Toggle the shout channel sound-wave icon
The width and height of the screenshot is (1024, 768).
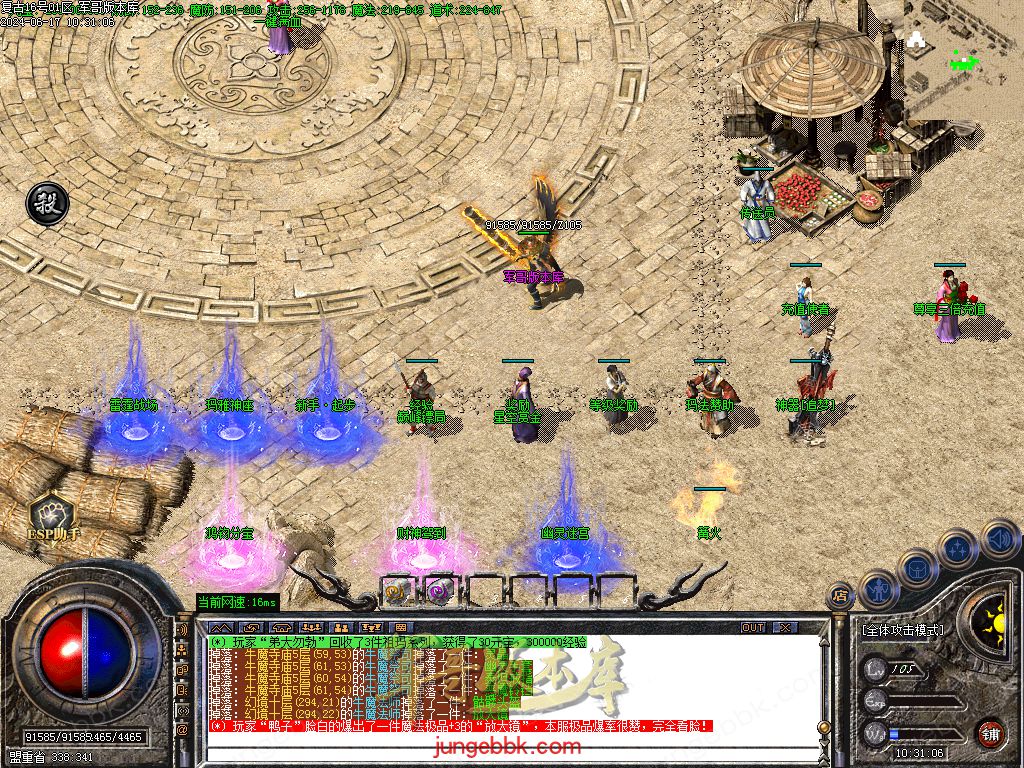[x=182, y=631]
